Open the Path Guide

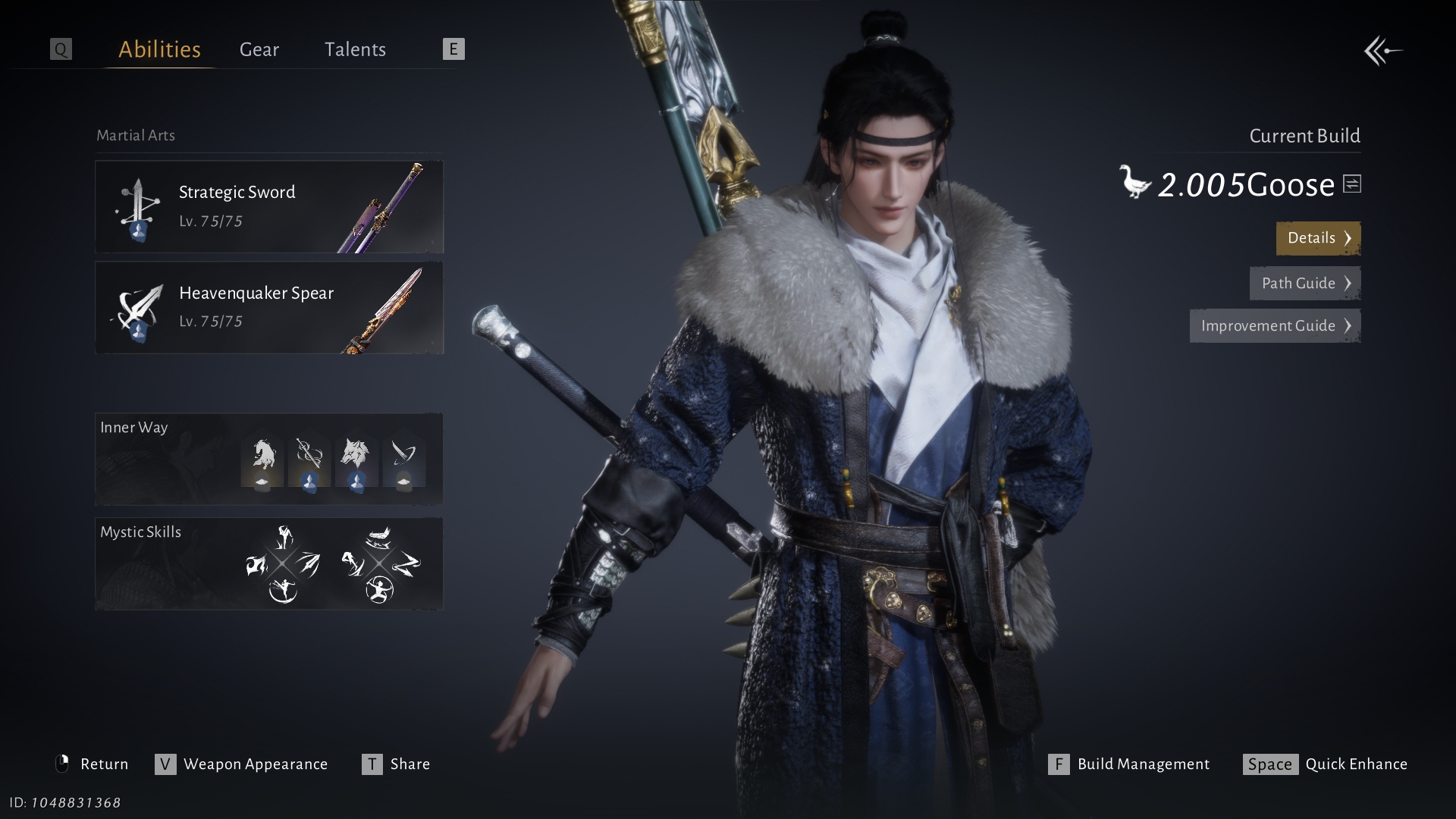(x=1304, y=284)
